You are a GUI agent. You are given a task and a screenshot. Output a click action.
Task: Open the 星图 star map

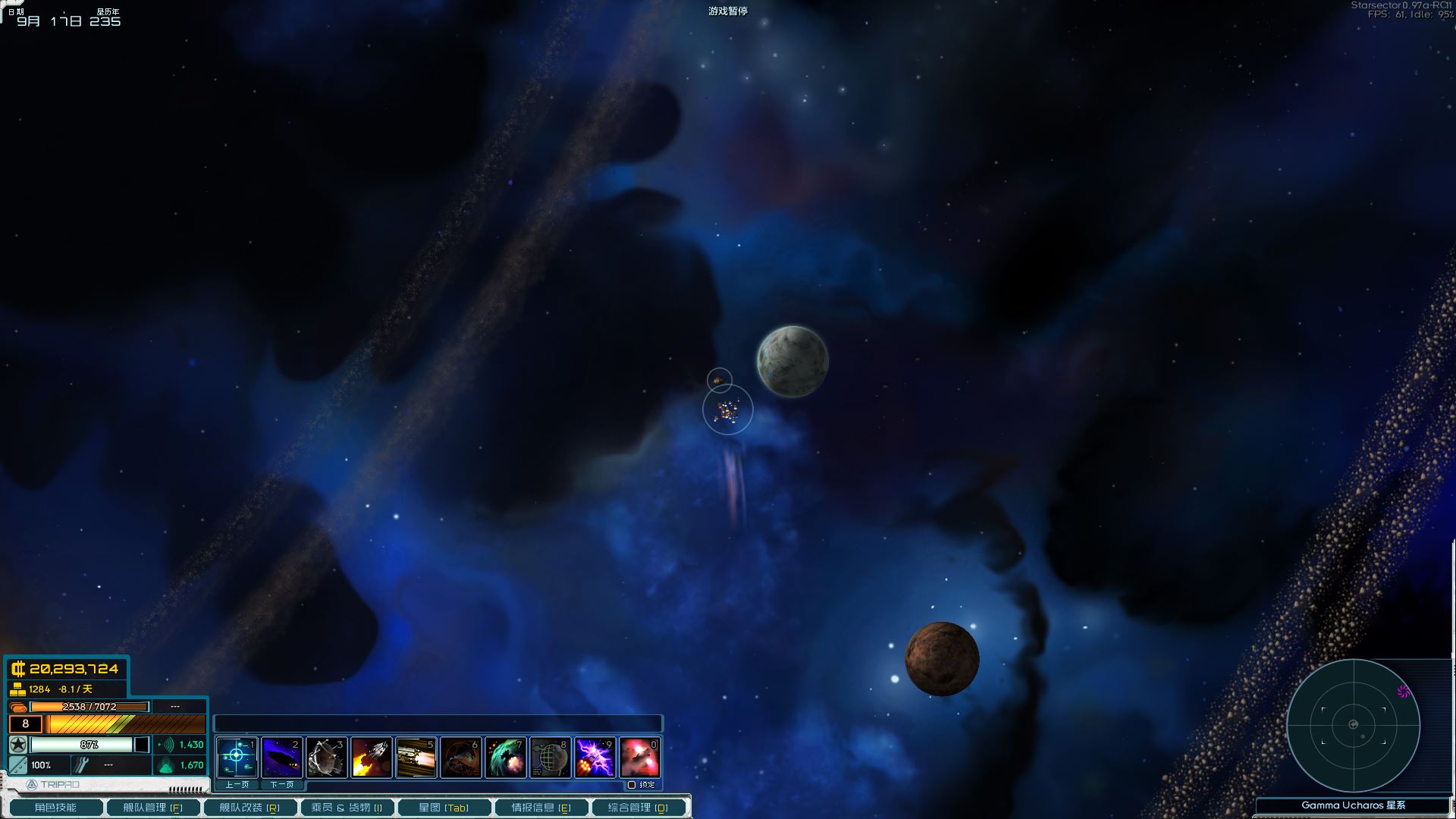444,808
